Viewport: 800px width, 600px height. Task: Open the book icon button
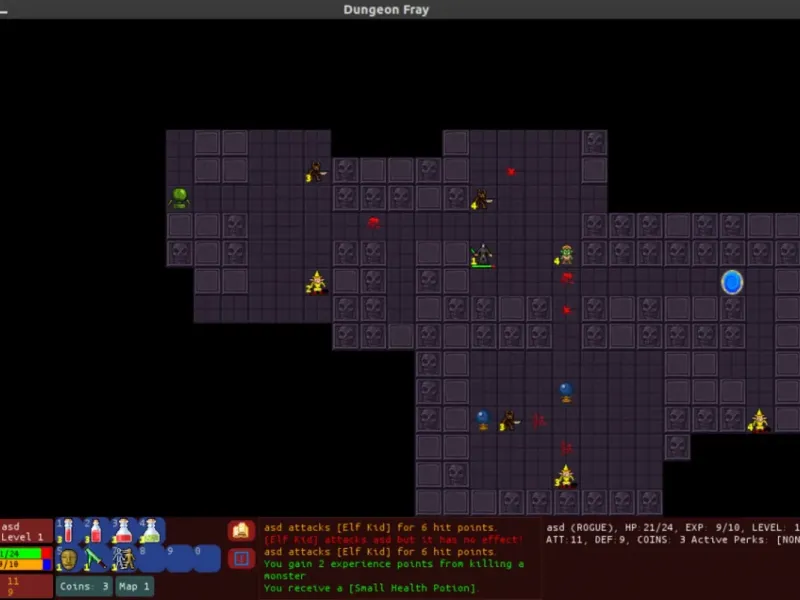pos(241,531)
